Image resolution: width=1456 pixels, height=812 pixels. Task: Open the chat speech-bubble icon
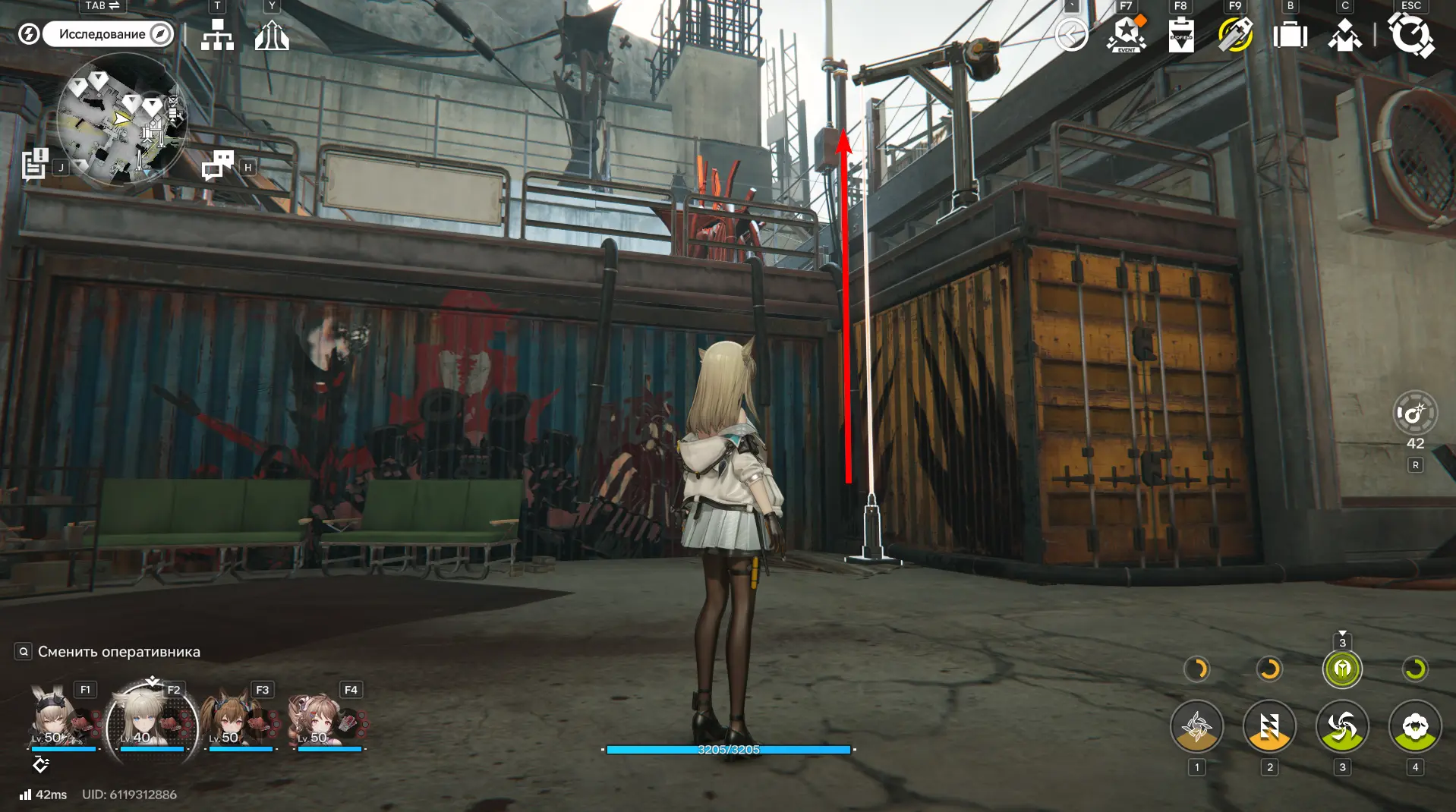coord(218,165)
